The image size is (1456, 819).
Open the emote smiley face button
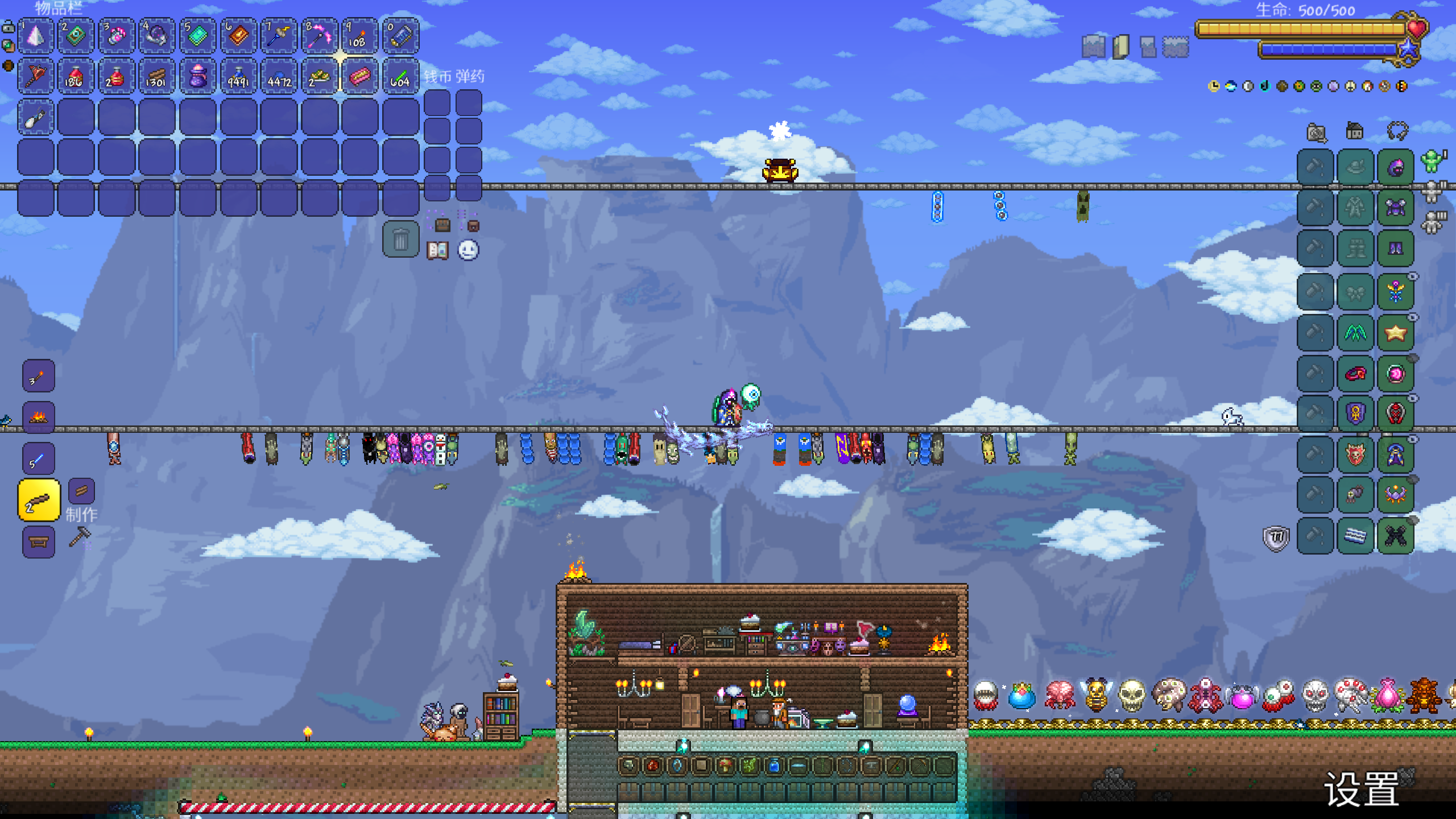tap(468, 250)
